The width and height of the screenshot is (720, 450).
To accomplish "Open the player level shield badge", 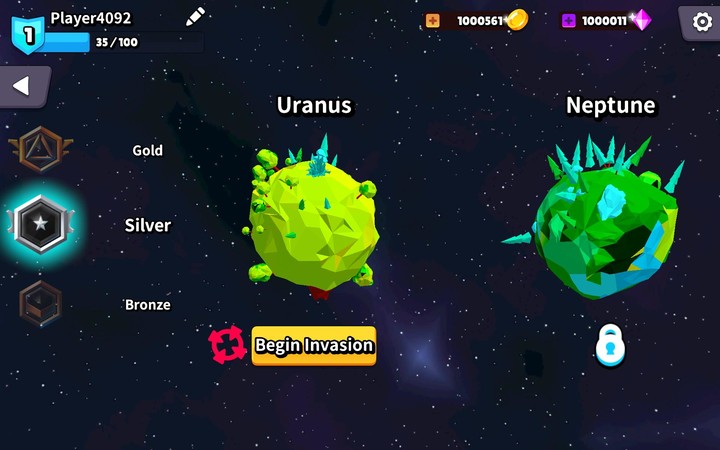I will (27, 33).
